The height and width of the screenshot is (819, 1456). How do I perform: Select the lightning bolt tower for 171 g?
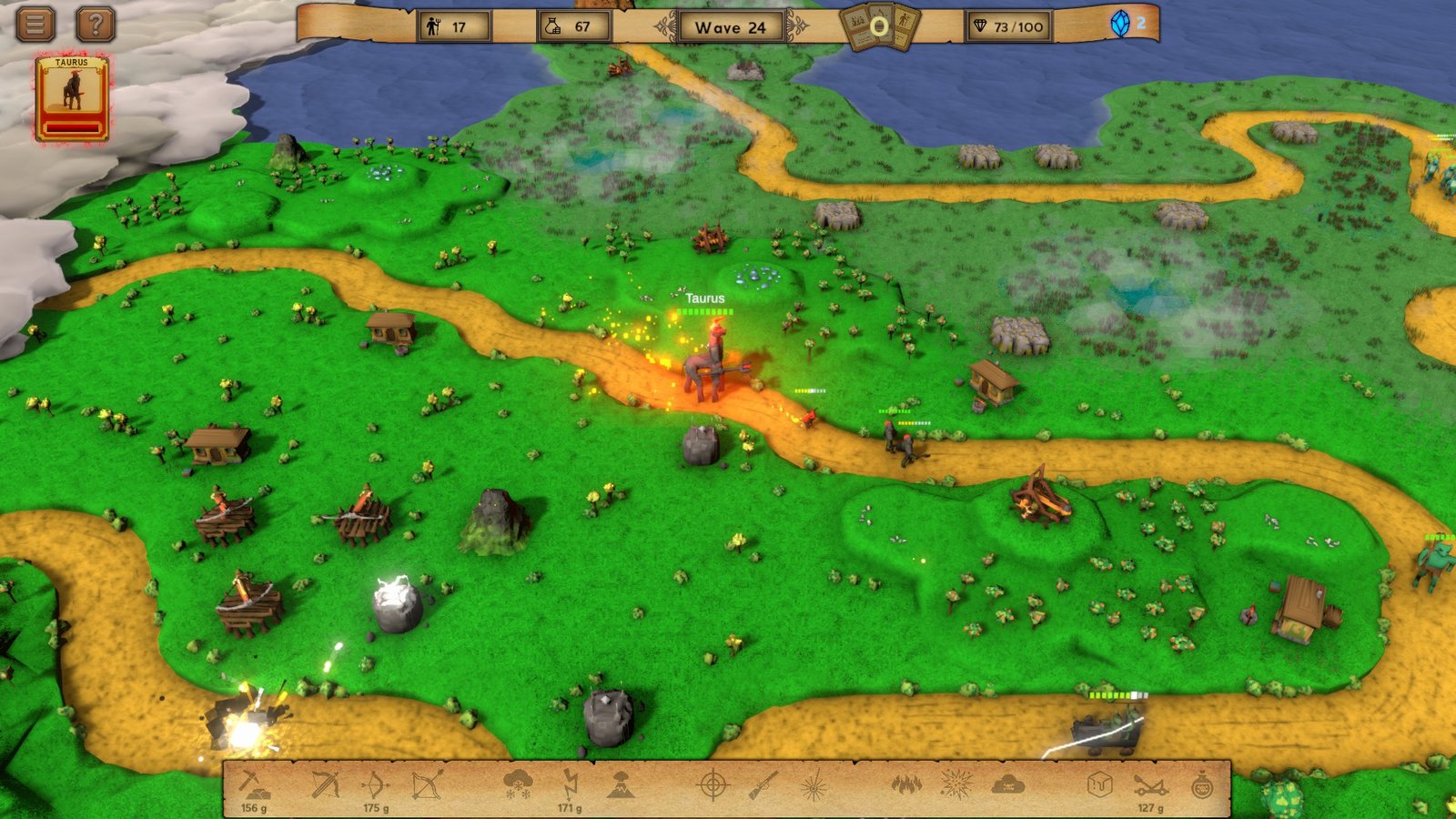click(x=570, y=783)
